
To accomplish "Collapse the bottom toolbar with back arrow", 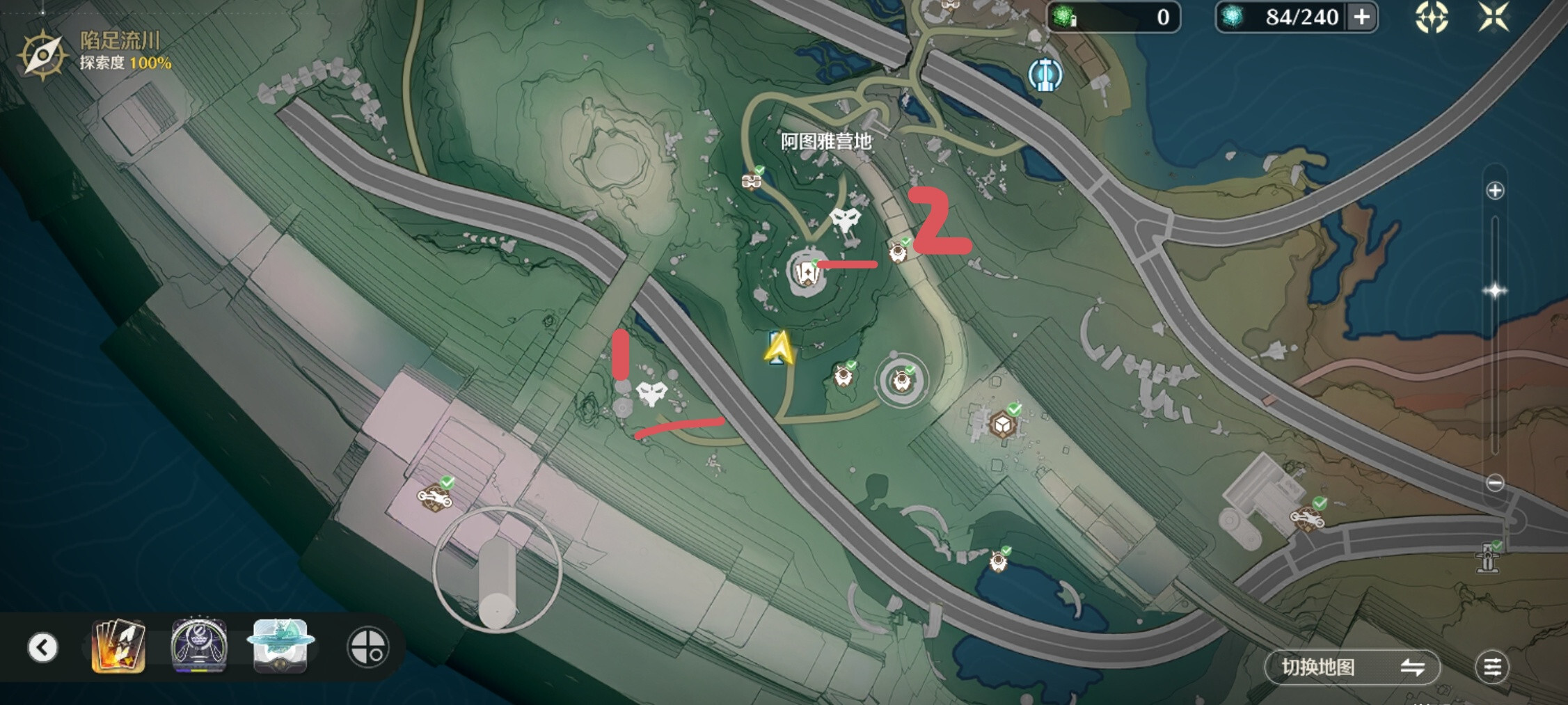I will click(x=42, y=647).
